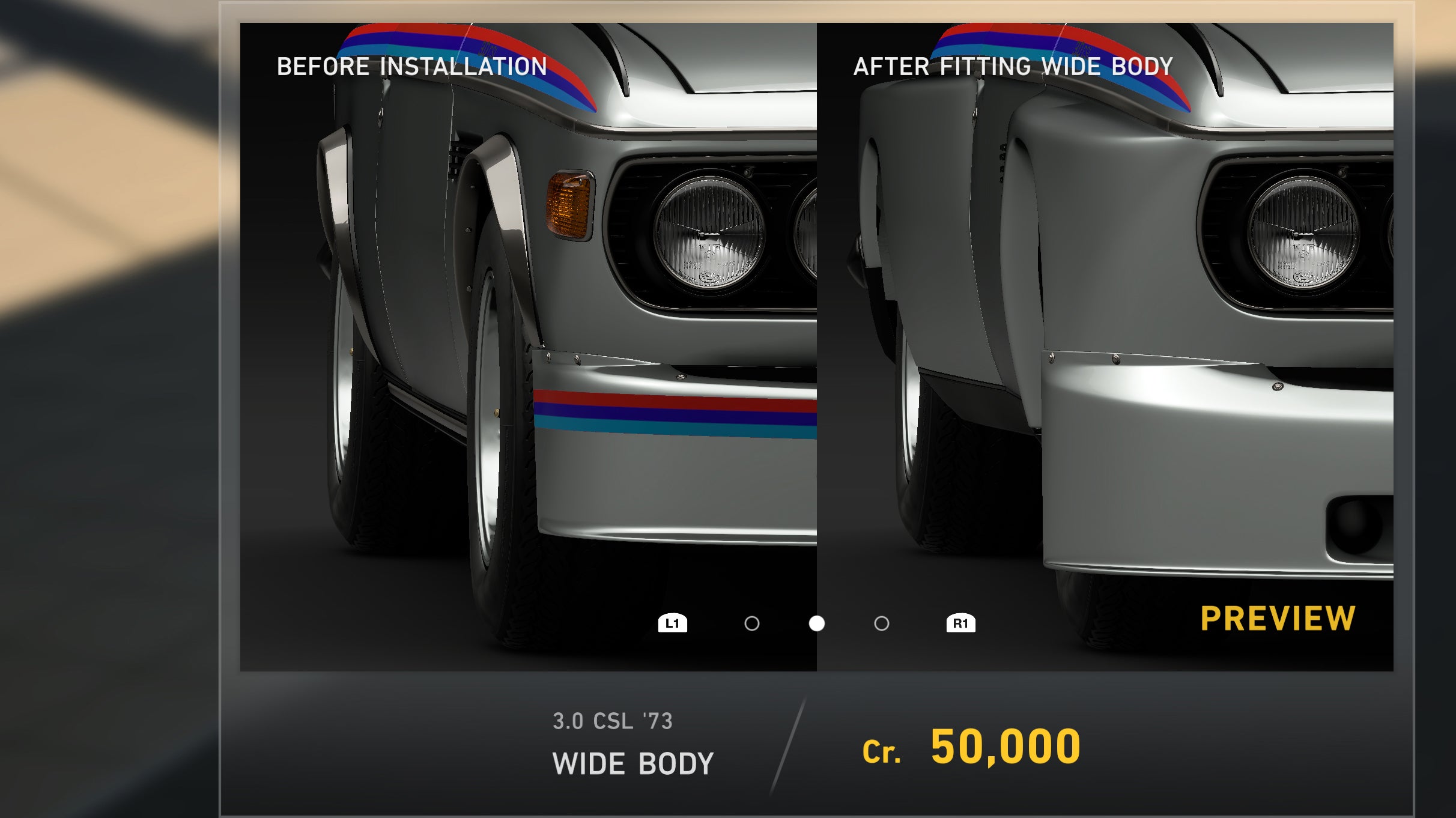The image size is (1456, 818).
Task: View the After Fitting Wide Body image
Action: coord(1105,336)
